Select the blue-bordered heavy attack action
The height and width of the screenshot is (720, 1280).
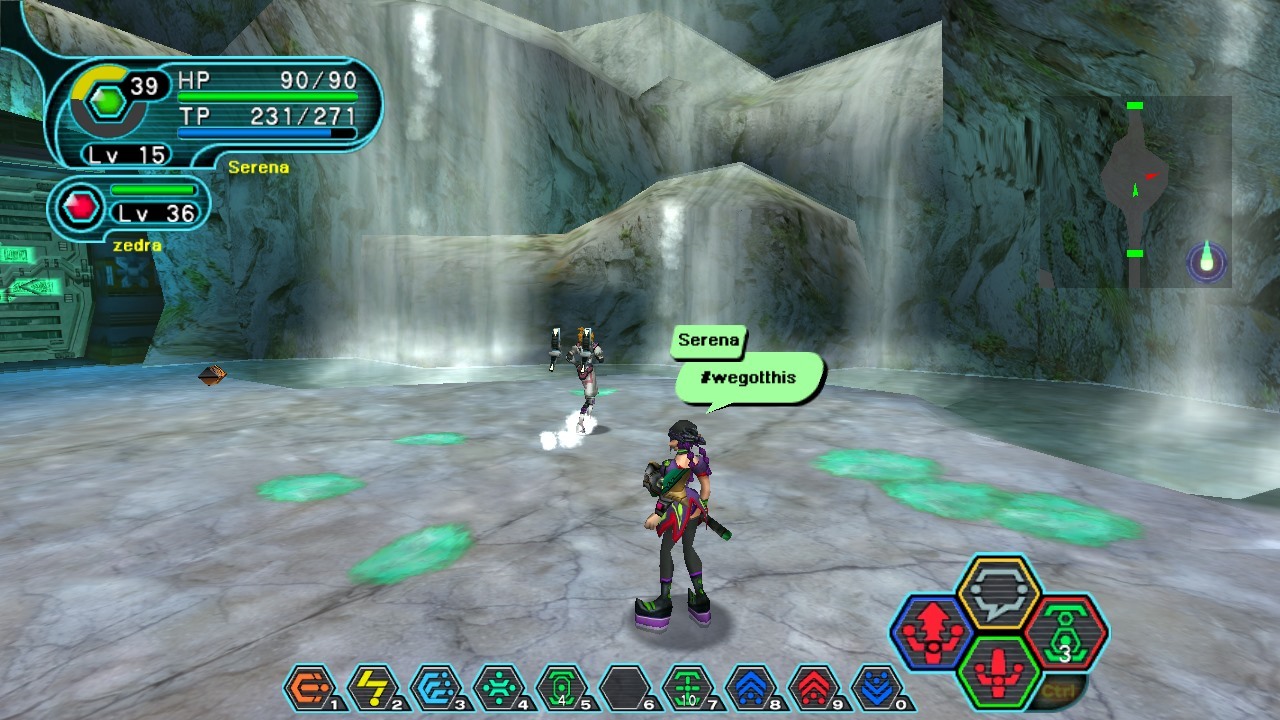(x=932, y=633)
